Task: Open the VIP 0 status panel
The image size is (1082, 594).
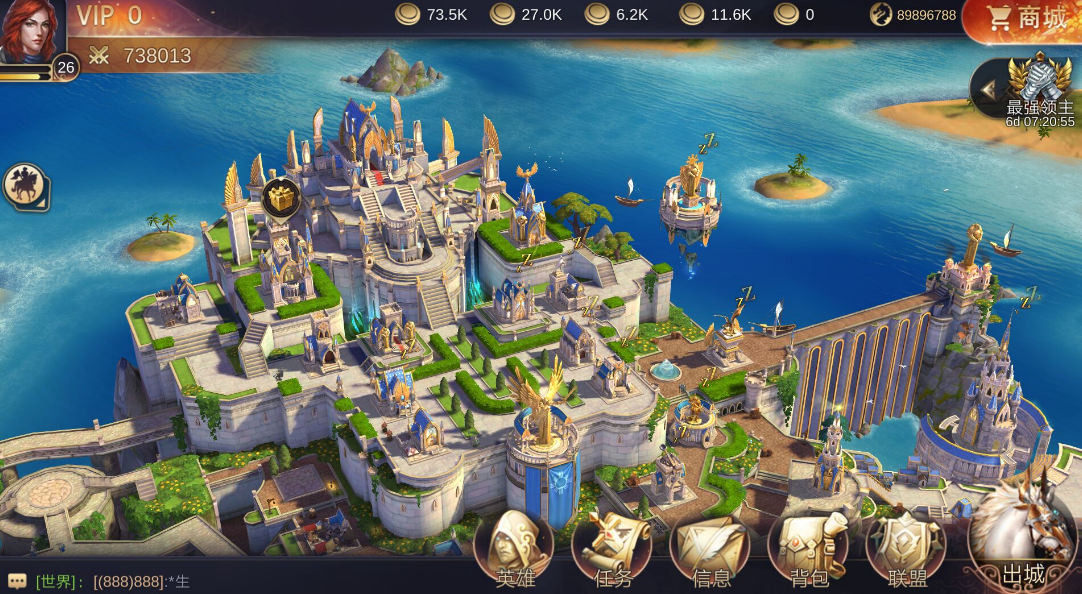Action: pyautogui.click(x=110, y=16)
